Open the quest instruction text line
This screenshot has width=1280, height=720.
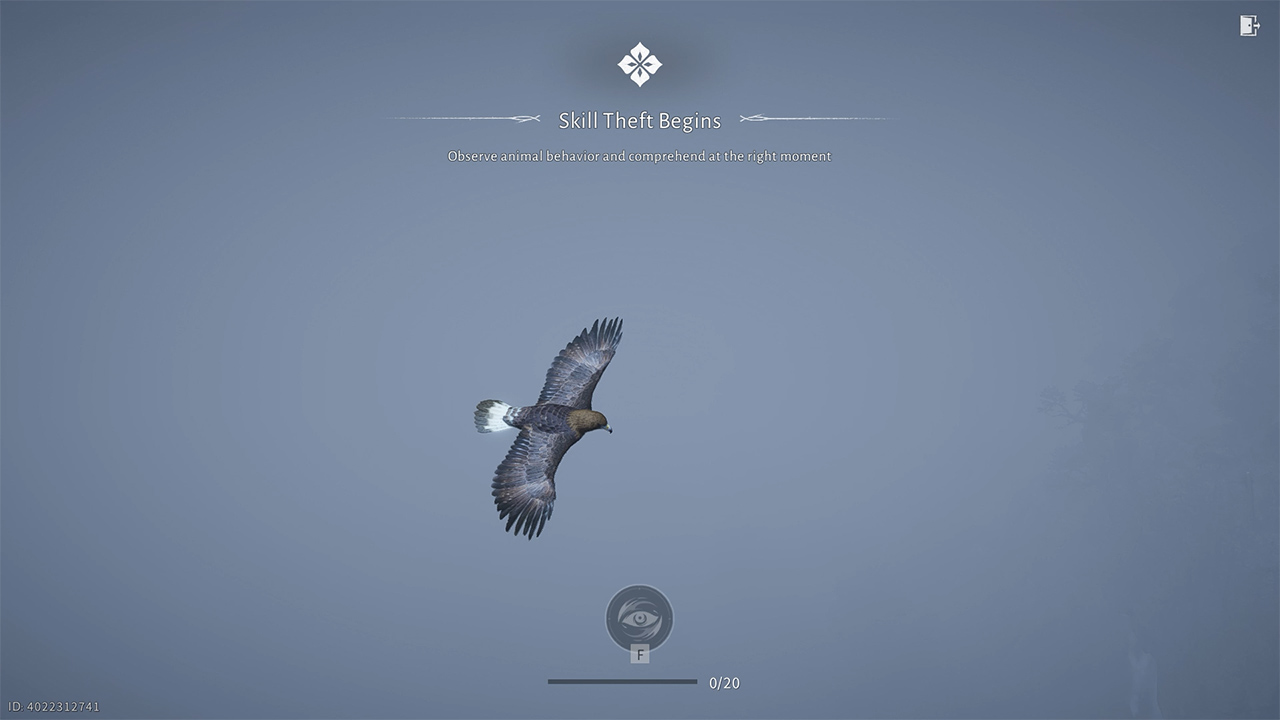[x=638, y=156]
